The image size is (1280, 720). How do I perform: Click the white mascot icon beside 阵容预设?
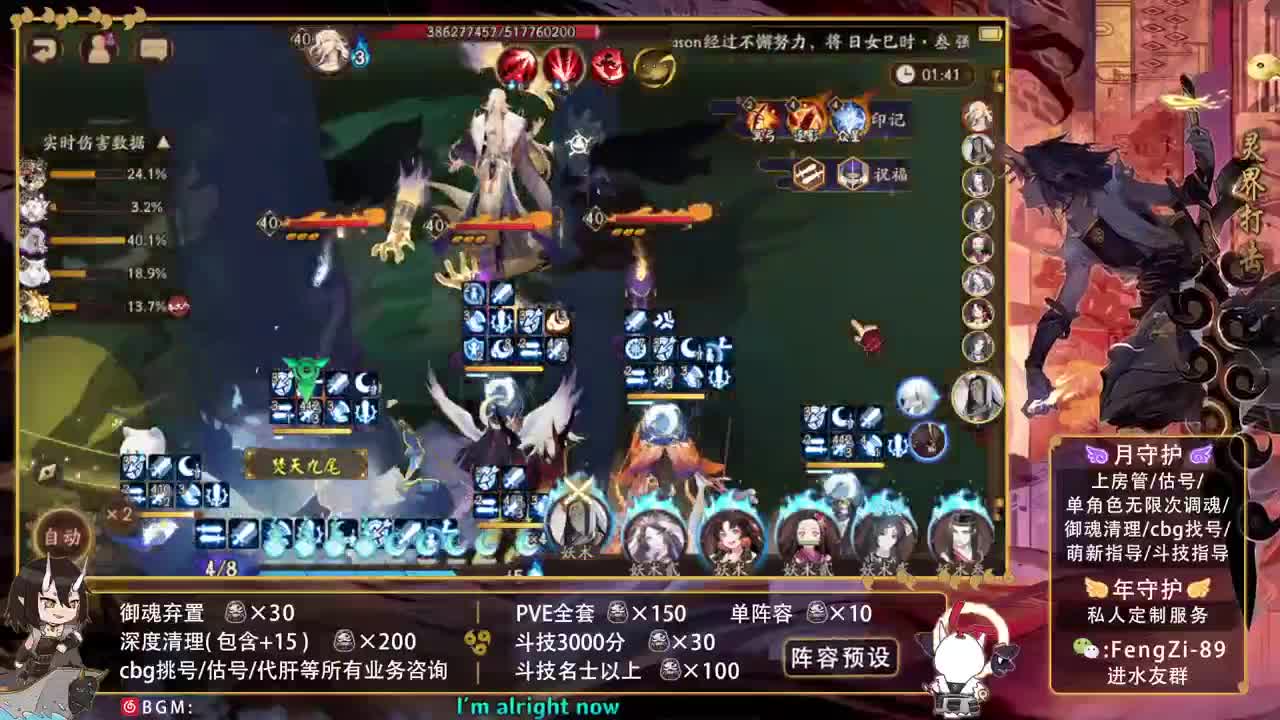(960, 654)
